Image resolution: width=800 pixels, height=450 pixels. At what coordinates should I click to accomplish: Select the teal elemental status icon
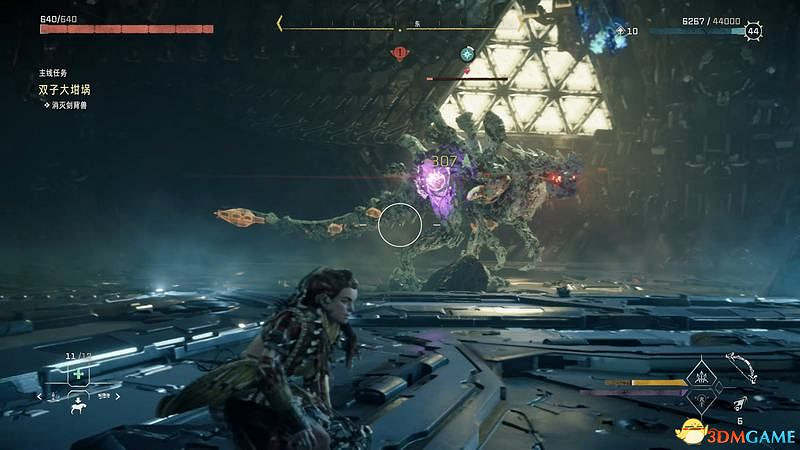(467, 53)
